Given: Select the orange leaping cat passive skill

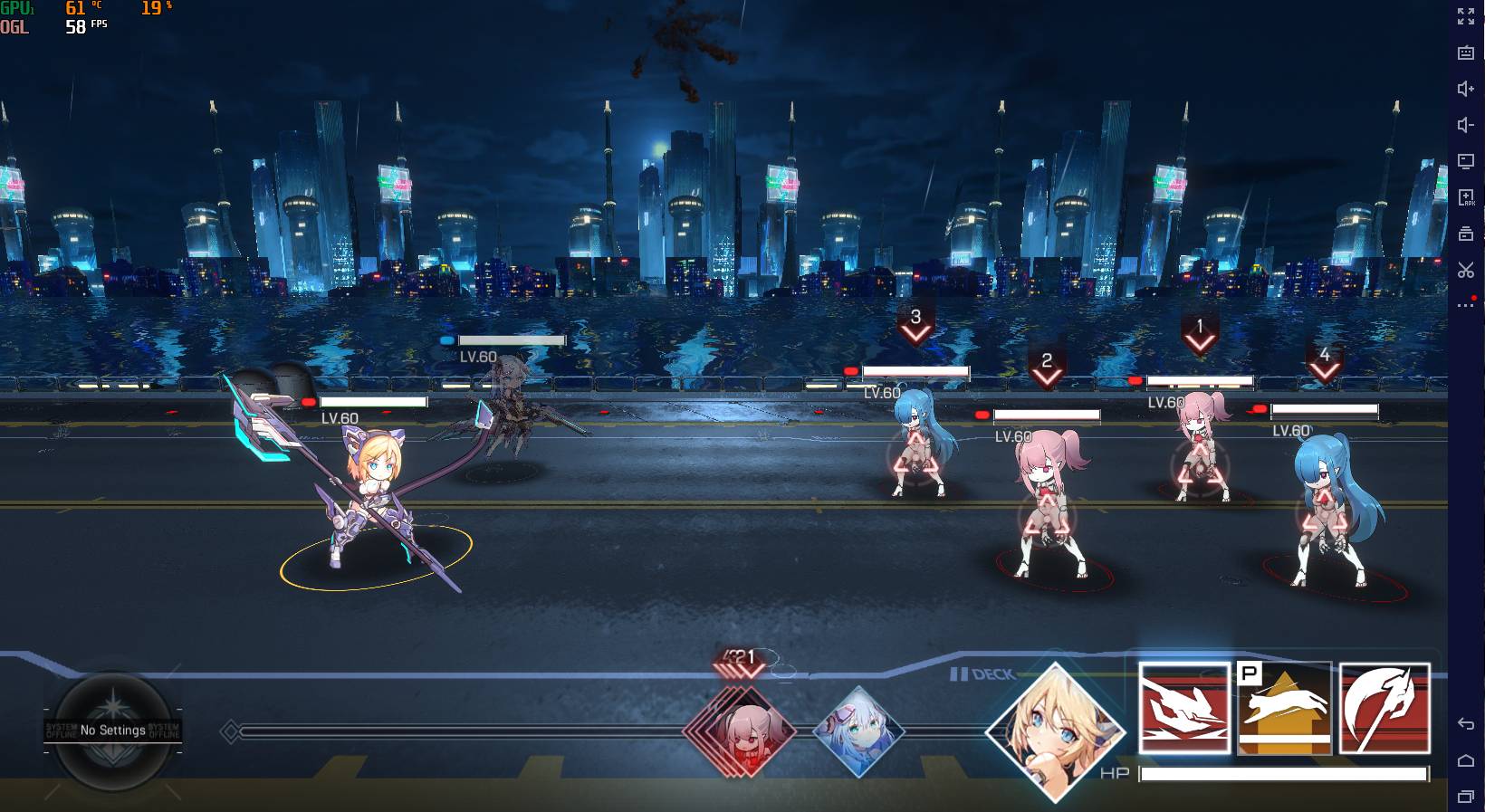Looking at the screenshot, I should click(1285, 709).
